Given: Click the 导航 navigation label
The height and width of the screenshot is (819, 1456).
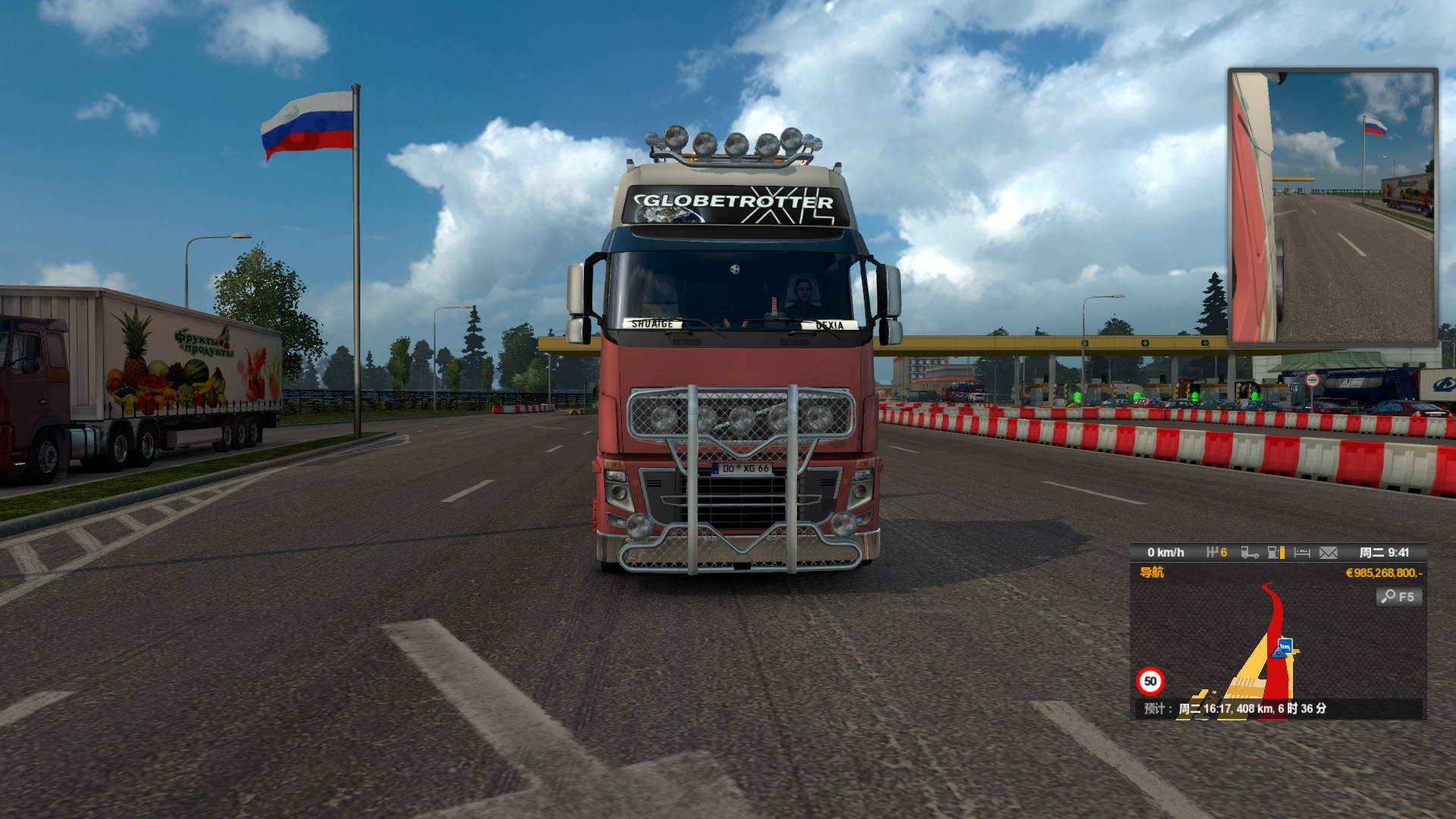Looking at the screenshot, I should [x=1151, y=573].
